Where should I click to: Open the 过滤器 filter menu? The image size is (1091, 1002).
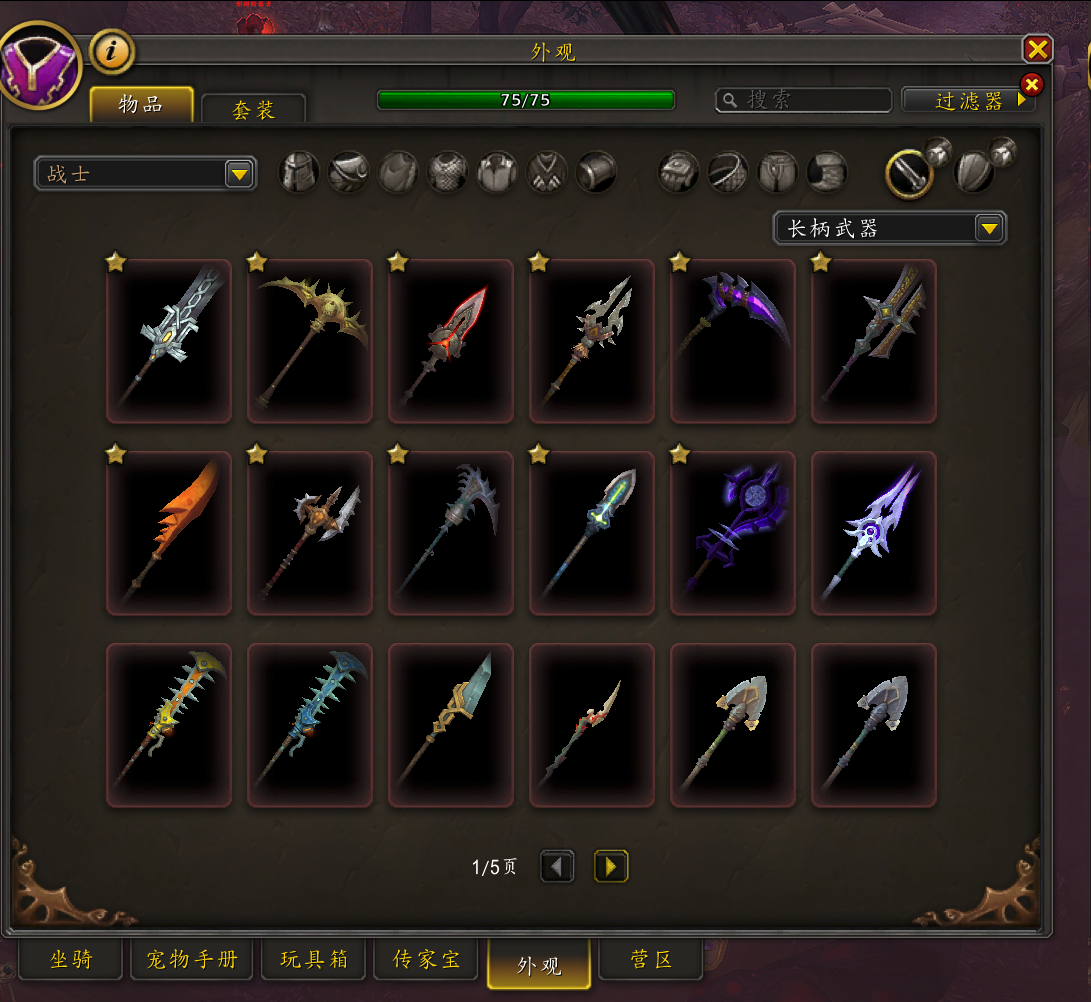[967, 101]
